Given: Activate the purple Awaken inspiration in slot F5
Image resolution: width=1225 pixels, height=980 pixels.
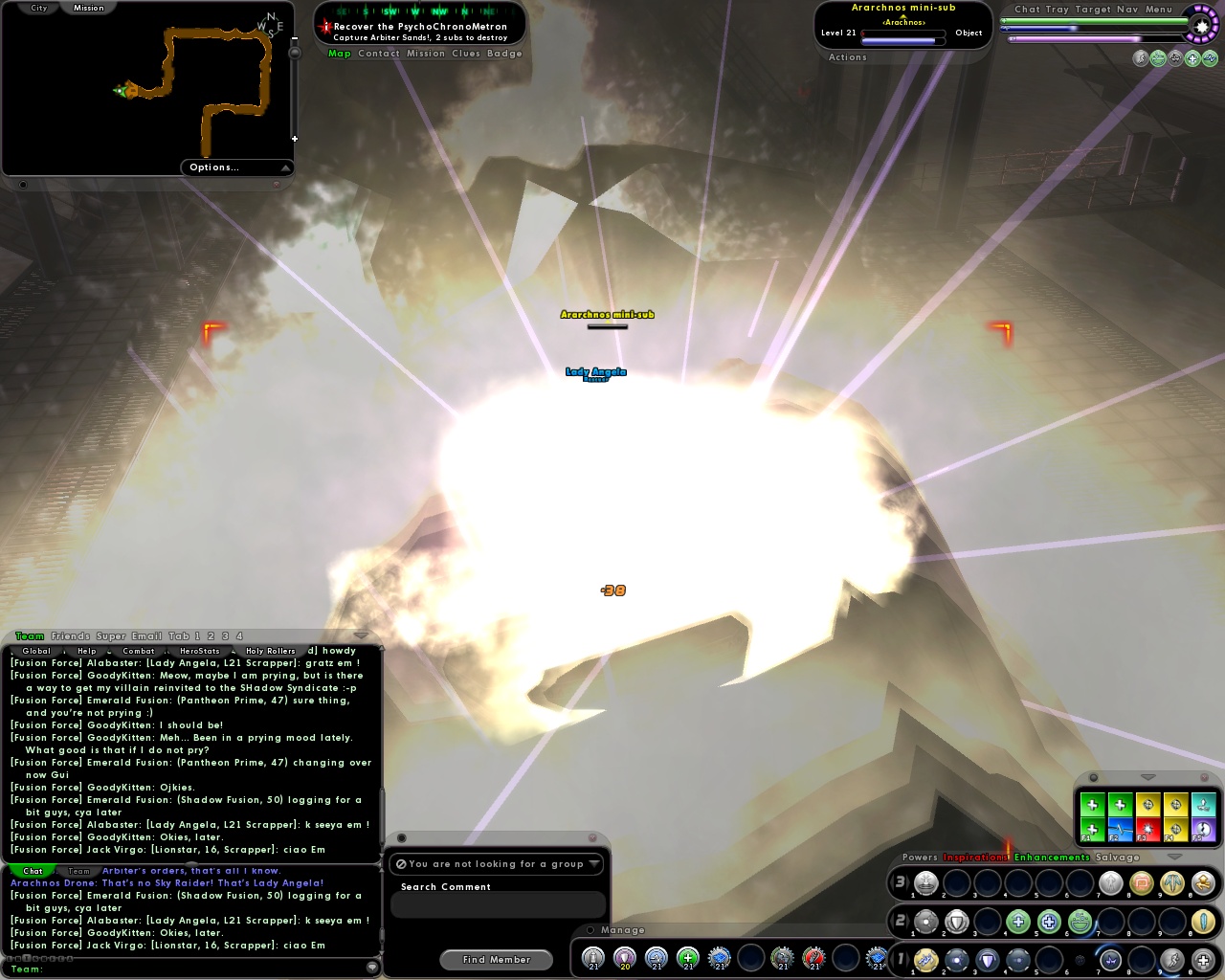Looking at the screenshot, I should 1202,829.
